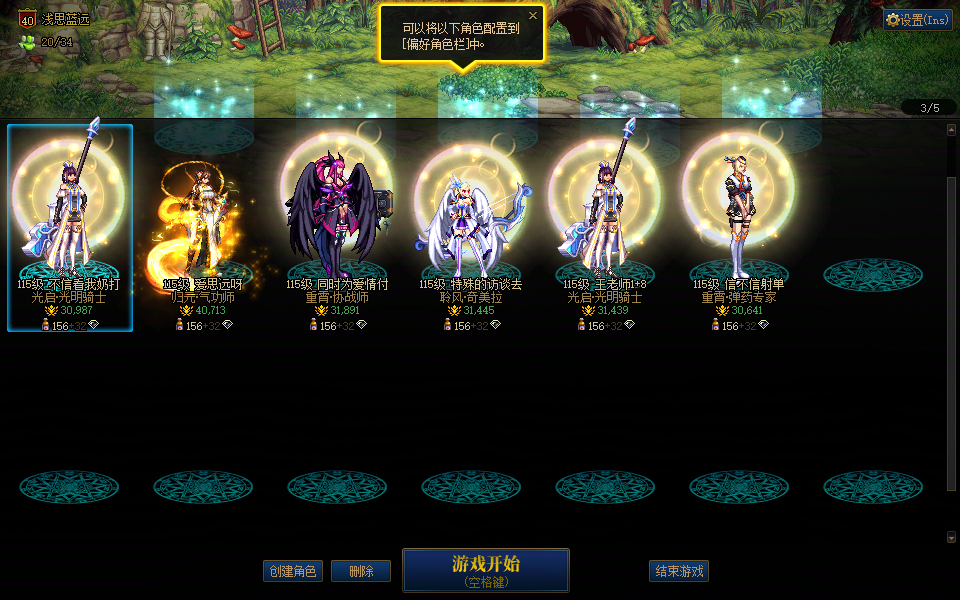Start the game with 游戏开始

(485, 570)
